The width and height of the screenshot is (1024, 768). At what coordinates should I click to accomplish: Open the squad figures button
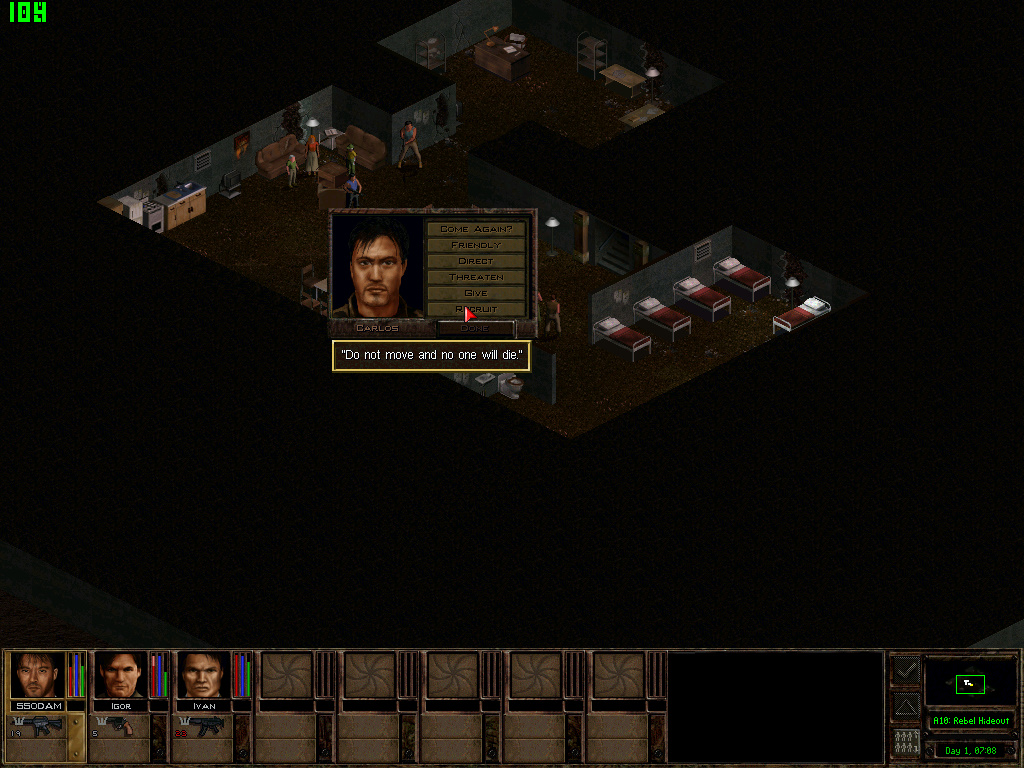(x=906, y=743)
